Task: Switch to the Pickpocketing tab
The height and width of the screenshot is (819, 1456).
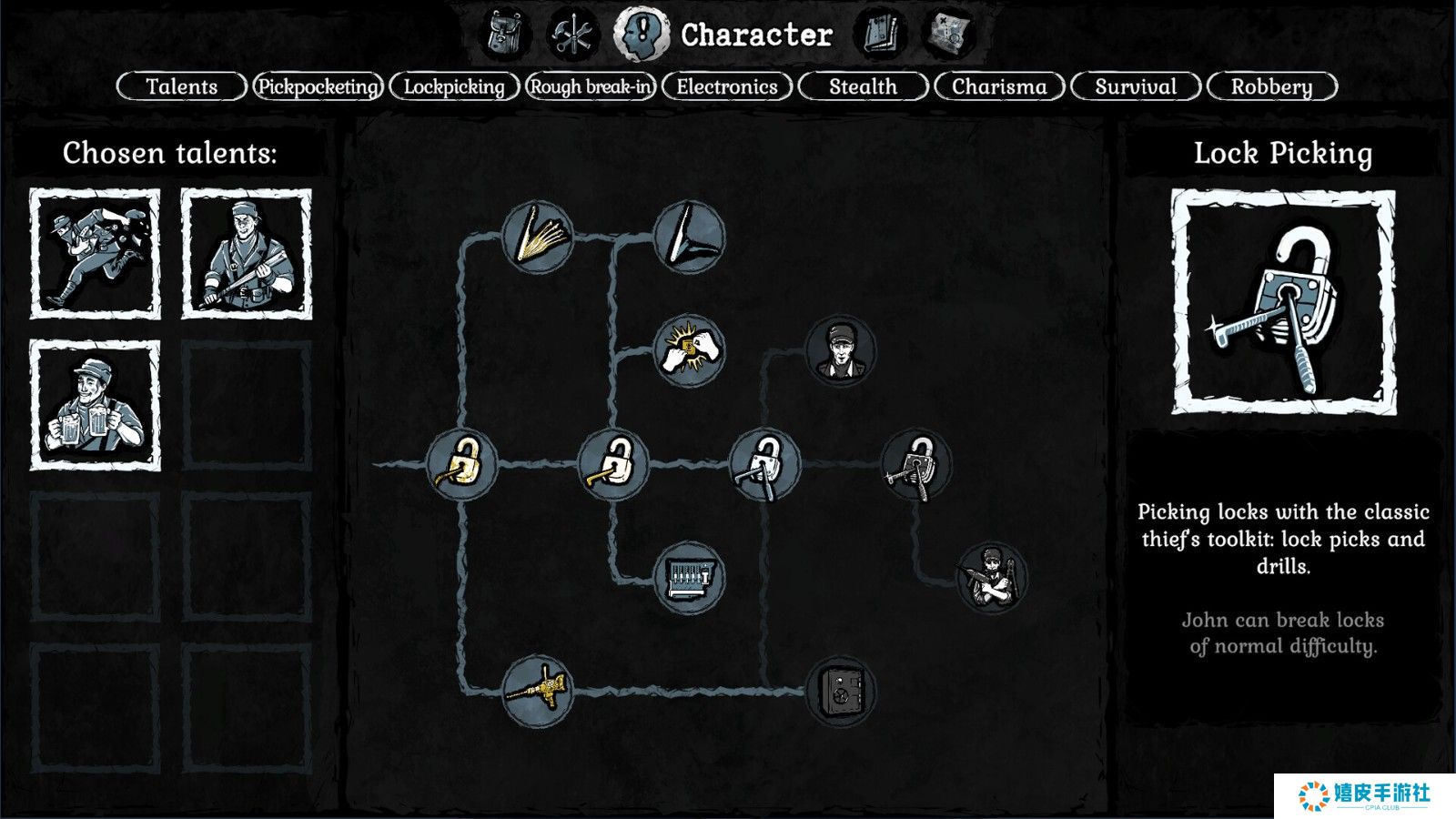Action: [318, 86]
